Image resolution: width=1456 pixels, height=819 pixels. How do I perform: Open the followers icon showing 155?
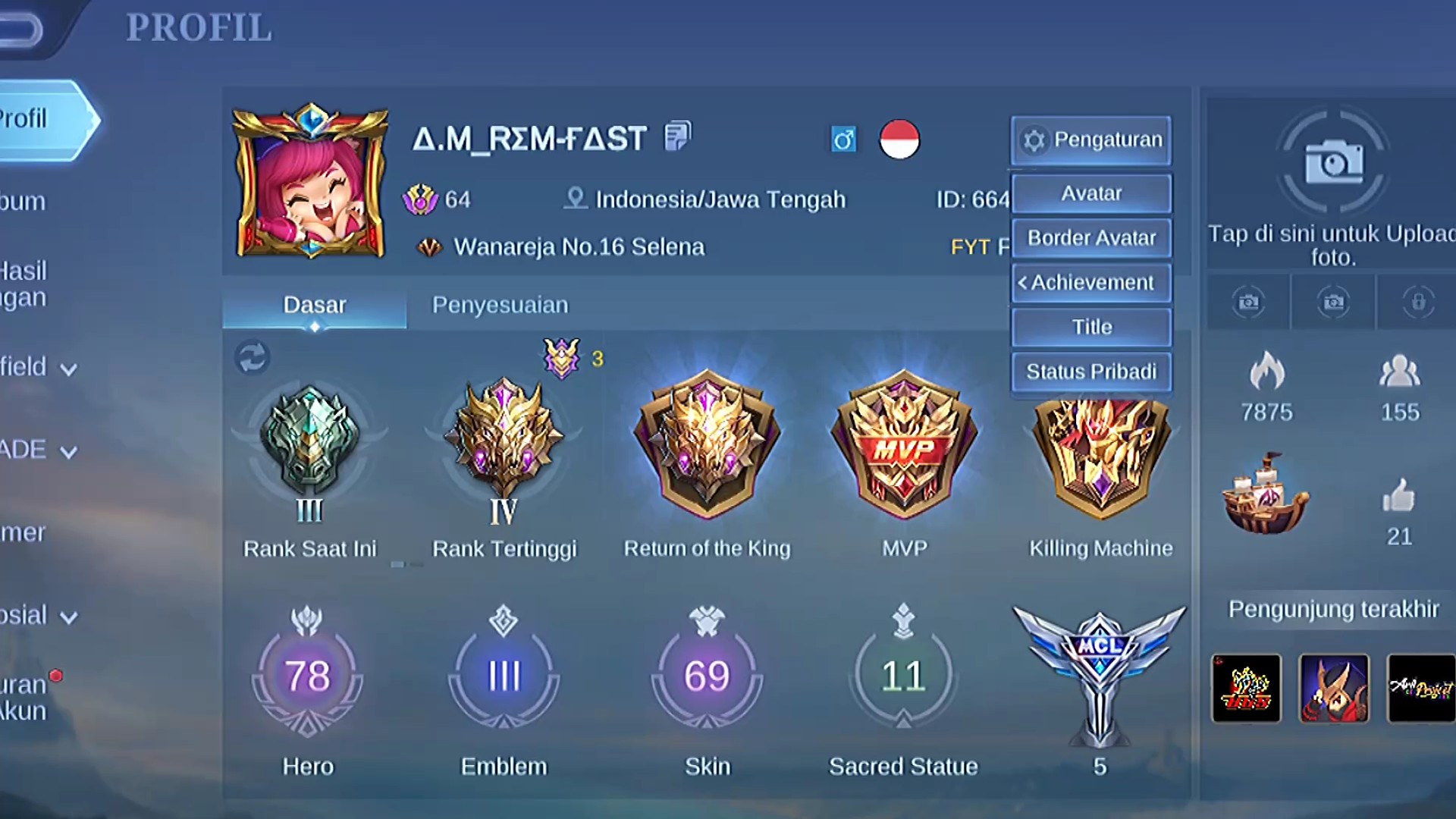[1399, 372]
